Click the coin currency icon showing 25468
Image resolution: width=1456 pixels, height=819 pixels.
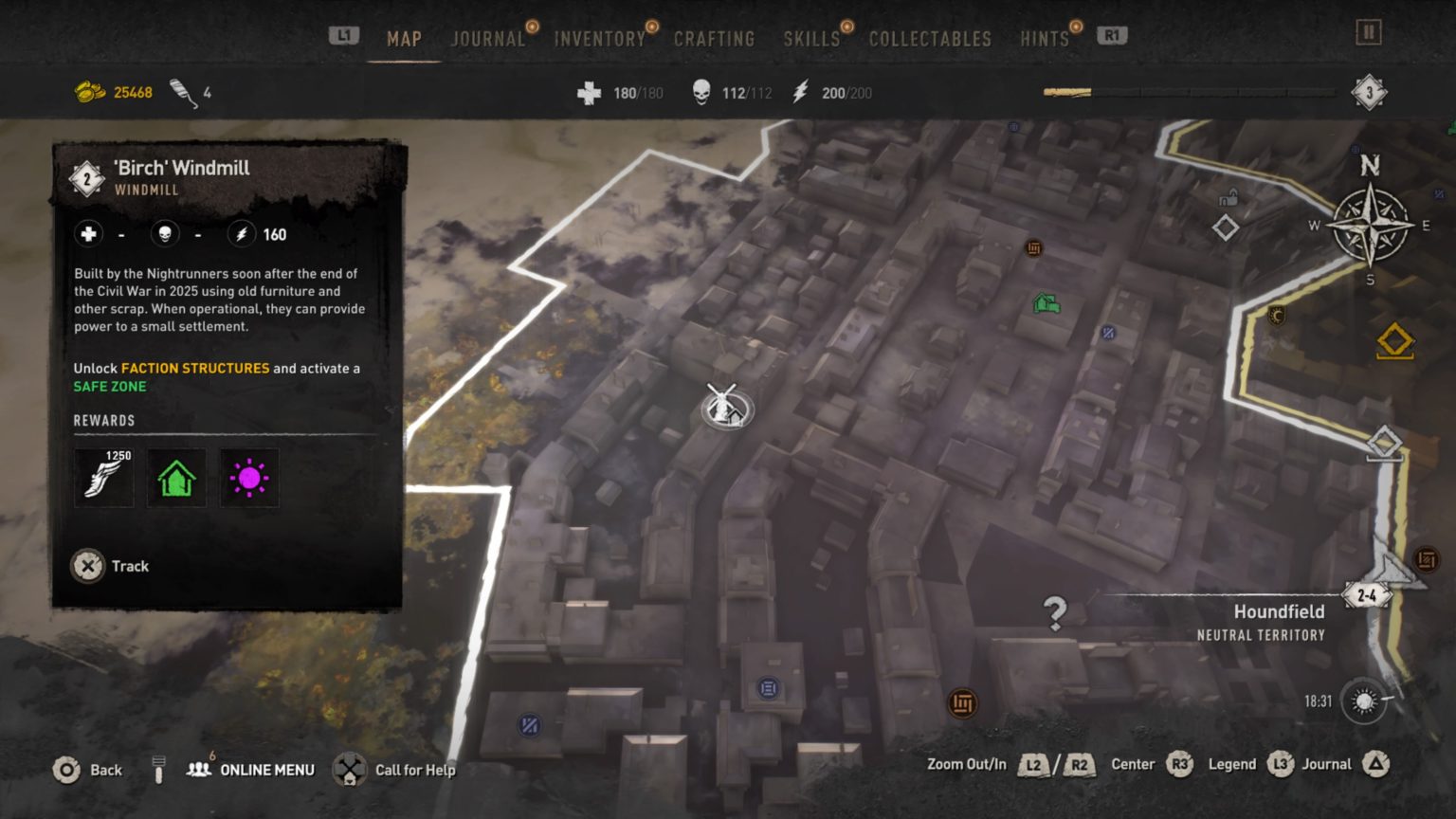(91, 92)
